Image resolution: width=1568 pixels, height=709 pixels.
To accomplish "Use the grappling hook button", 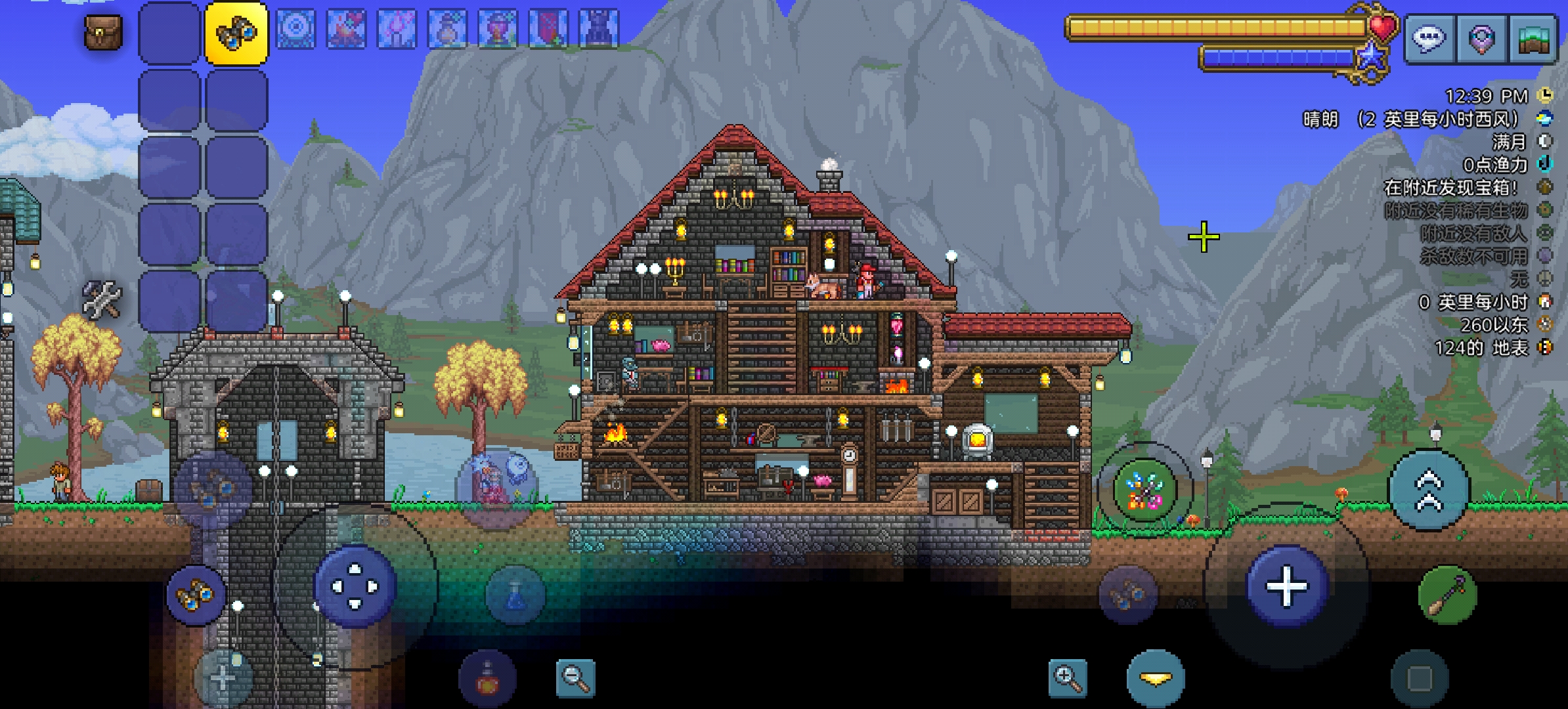I will pyautogui.click(x=1447, y=595).
